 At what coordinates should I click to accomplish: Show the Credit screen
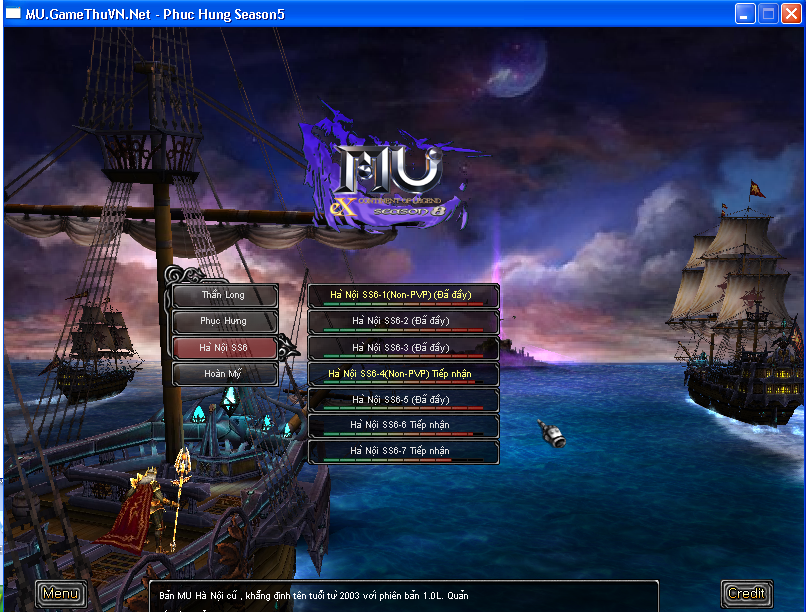[x=746, y=594]
